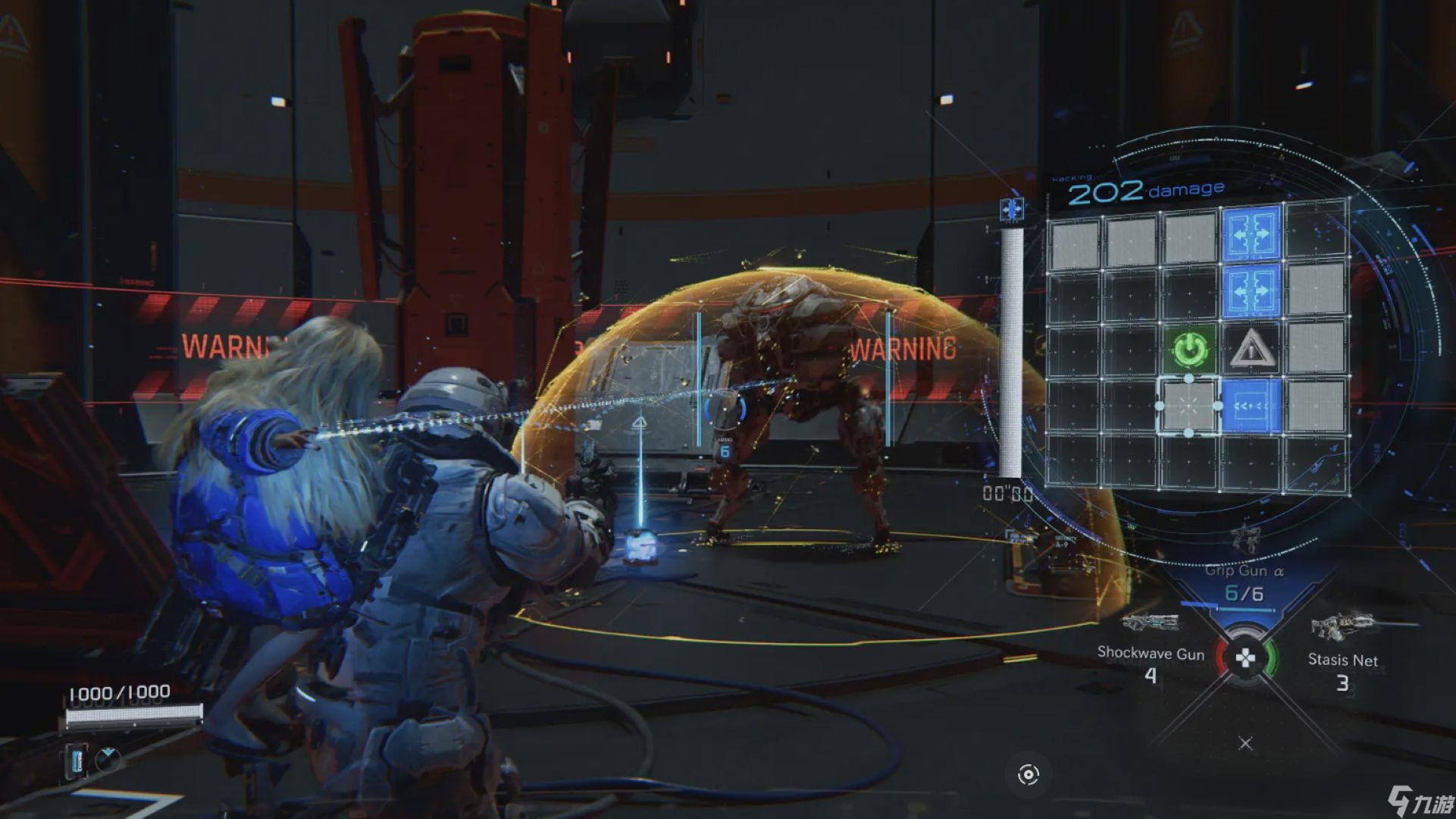Click the highlighted cursor tile in the grid

(1188, 406)
